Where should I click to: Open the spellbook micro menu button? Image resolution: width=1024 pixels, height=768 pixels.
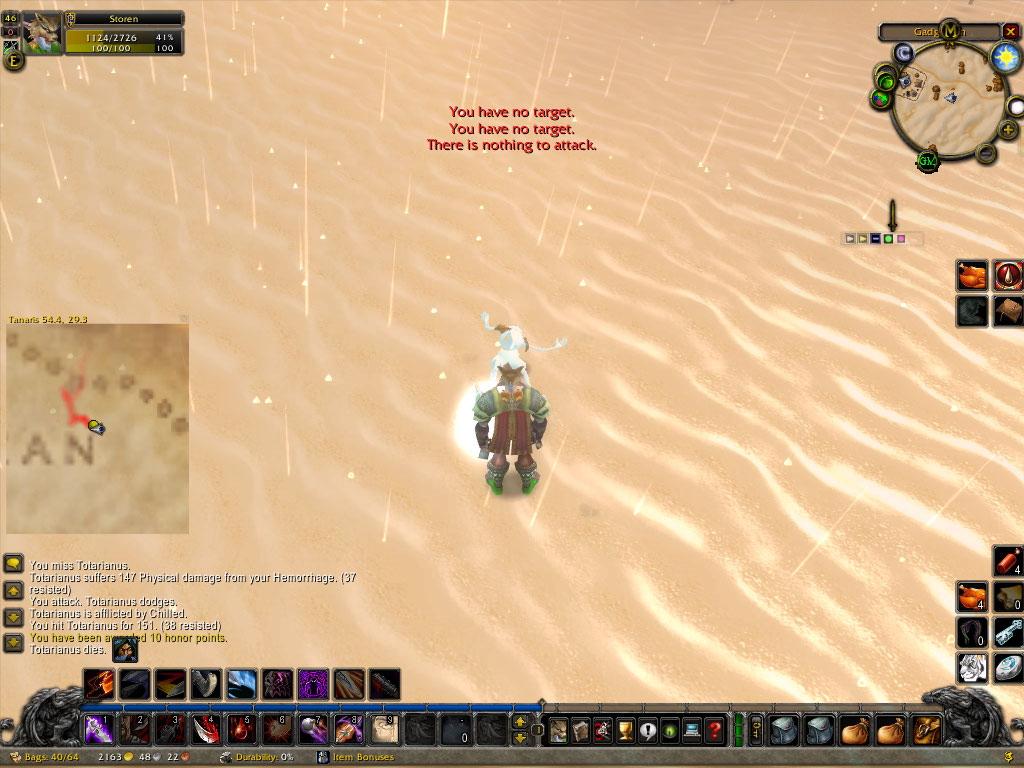click(x=581, y=729)
